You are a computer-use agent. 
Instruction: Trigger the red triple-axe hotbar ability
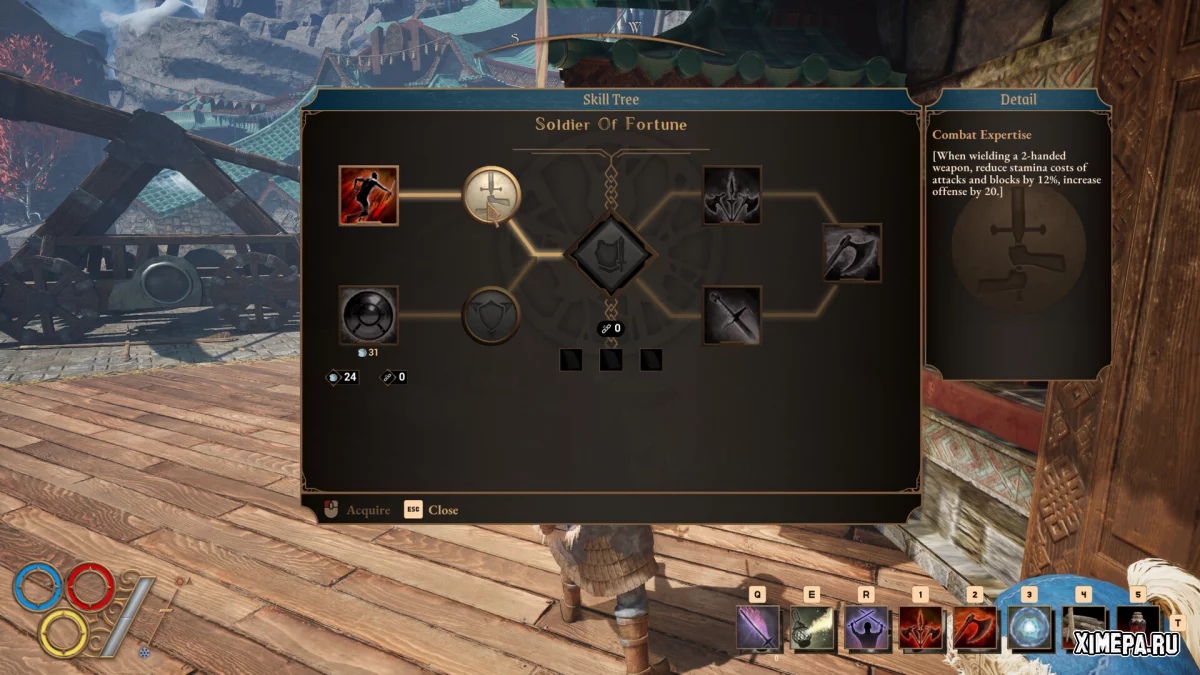coord(919,628)
